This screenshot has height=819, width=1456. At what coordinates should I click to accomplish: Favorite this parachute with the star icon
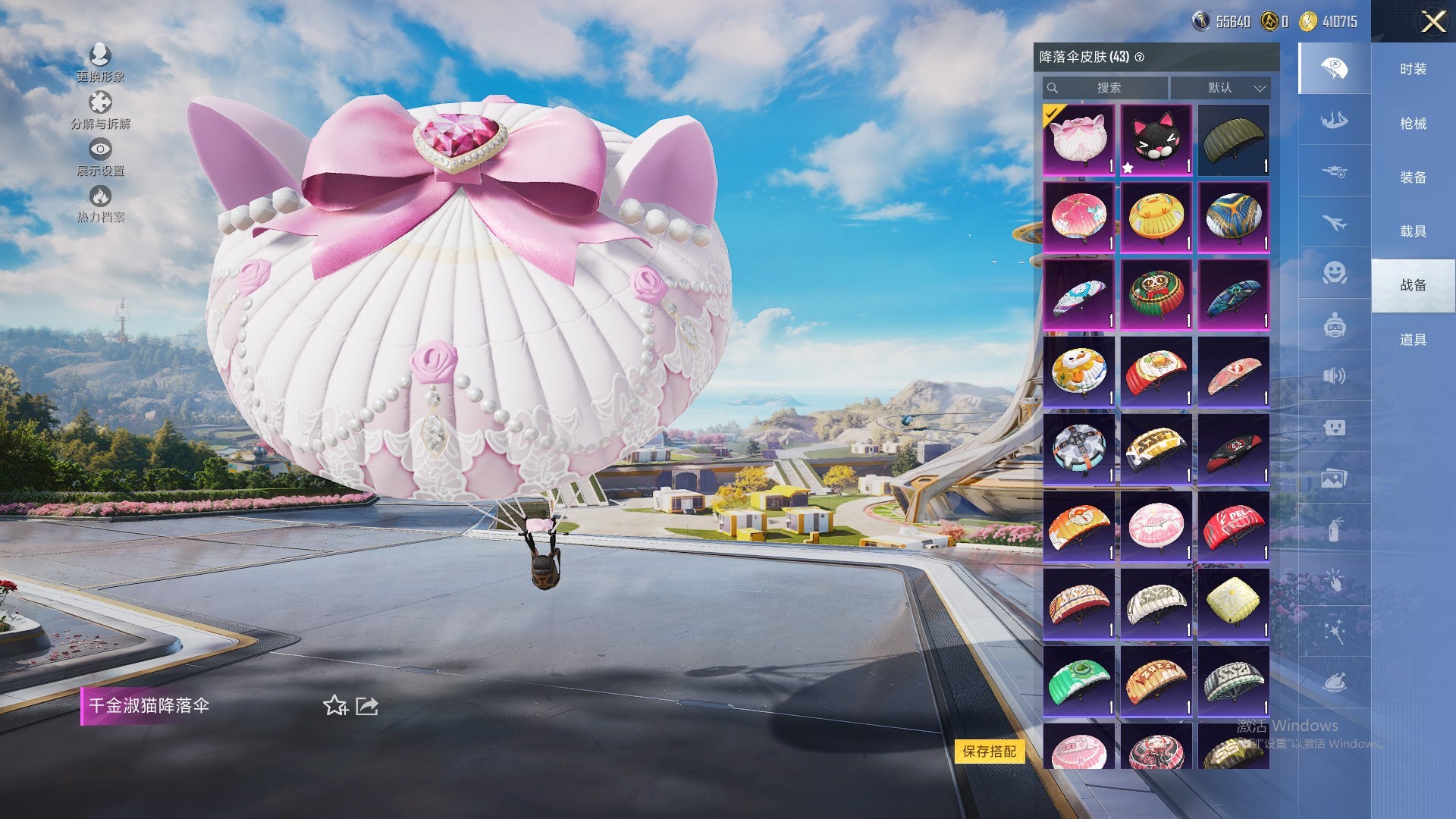point(334,706)
